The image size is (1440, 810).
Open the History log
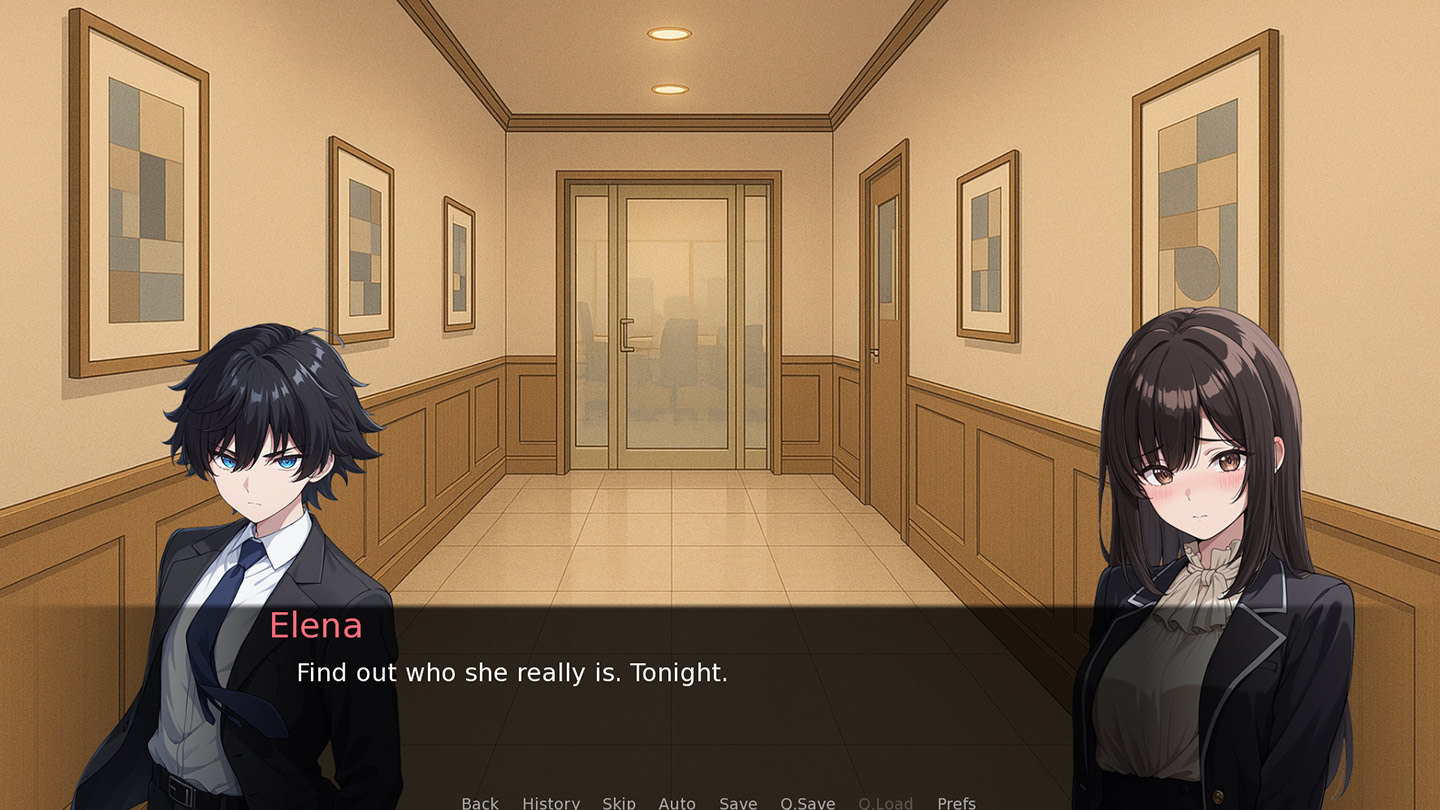(551, 802)
